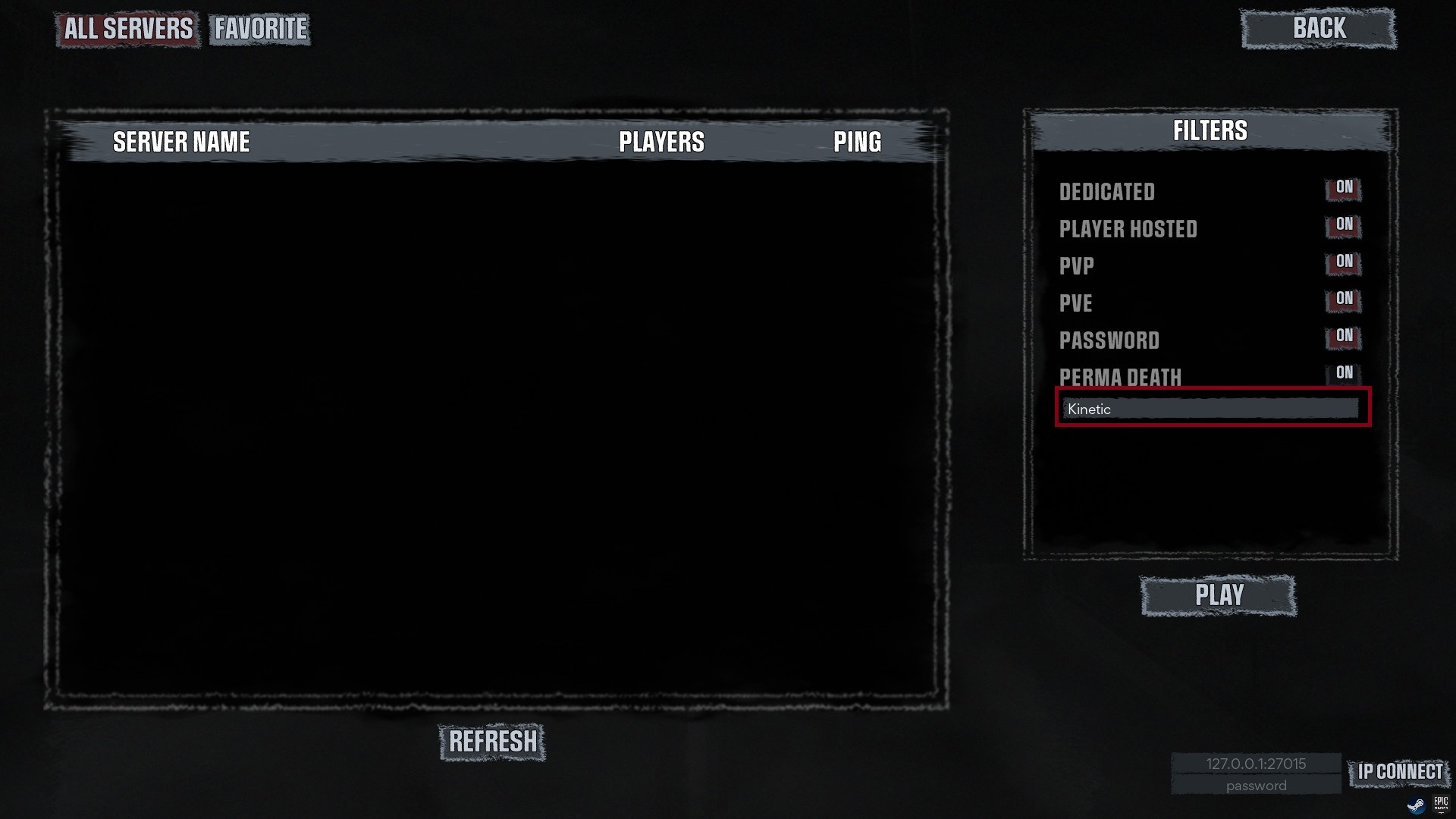Toggle the Player Hosted filter
This screenshot has height=819, width=1456.
[1344, 224]
